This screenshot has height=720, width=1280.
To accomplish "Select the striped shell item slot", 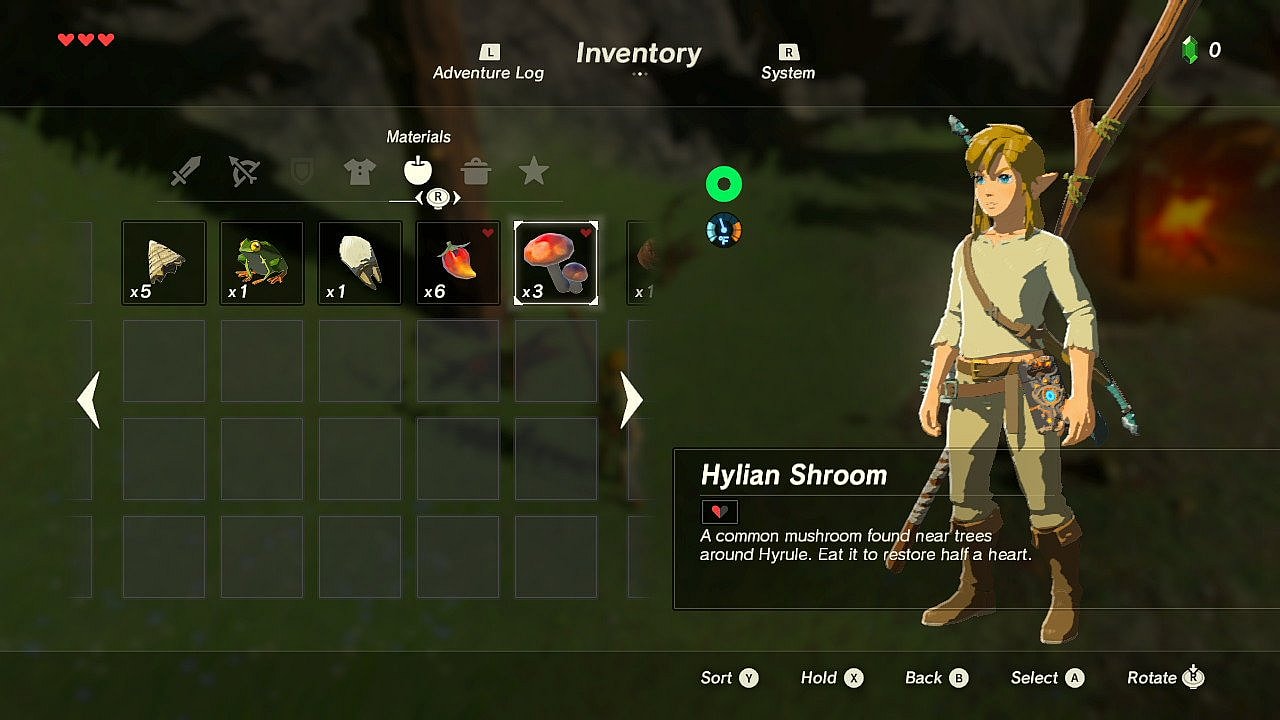I will pos(164,263).
